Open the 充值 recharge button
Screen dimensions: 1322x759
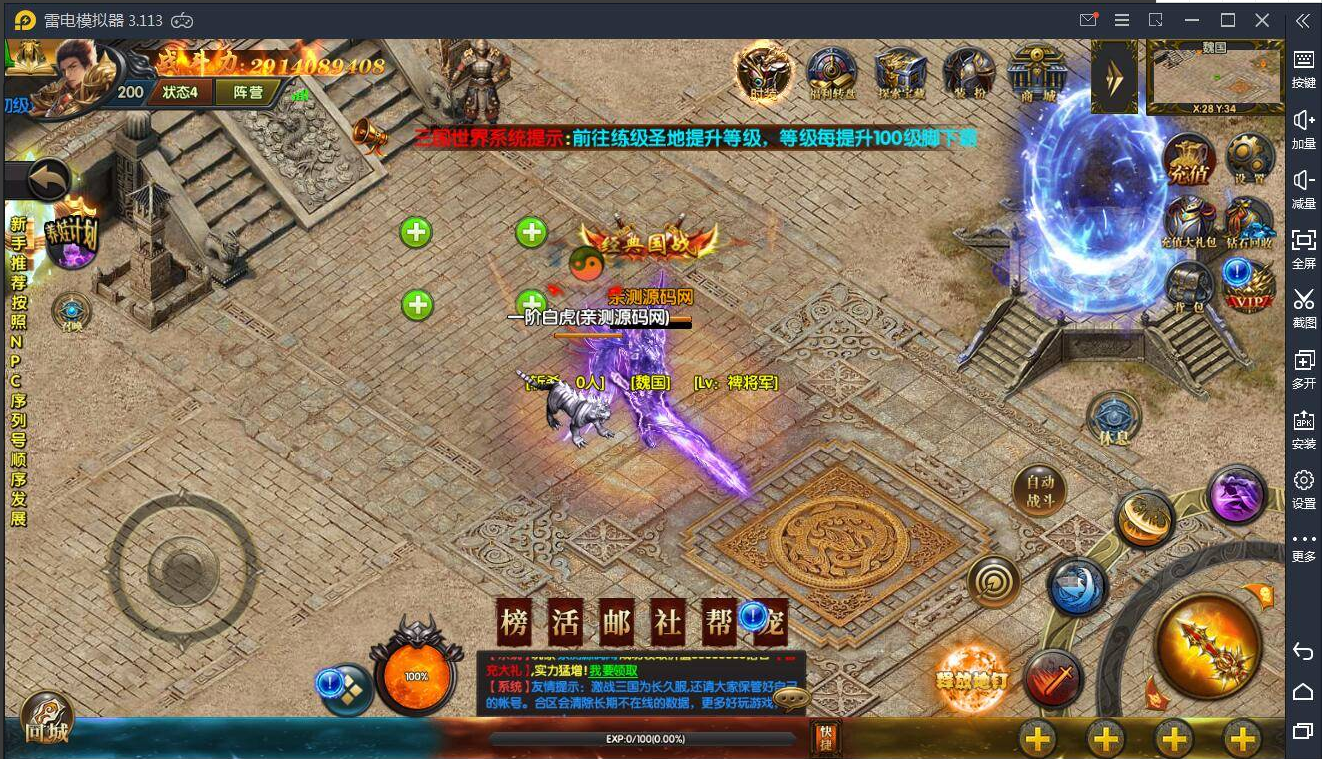[1189, 160]
